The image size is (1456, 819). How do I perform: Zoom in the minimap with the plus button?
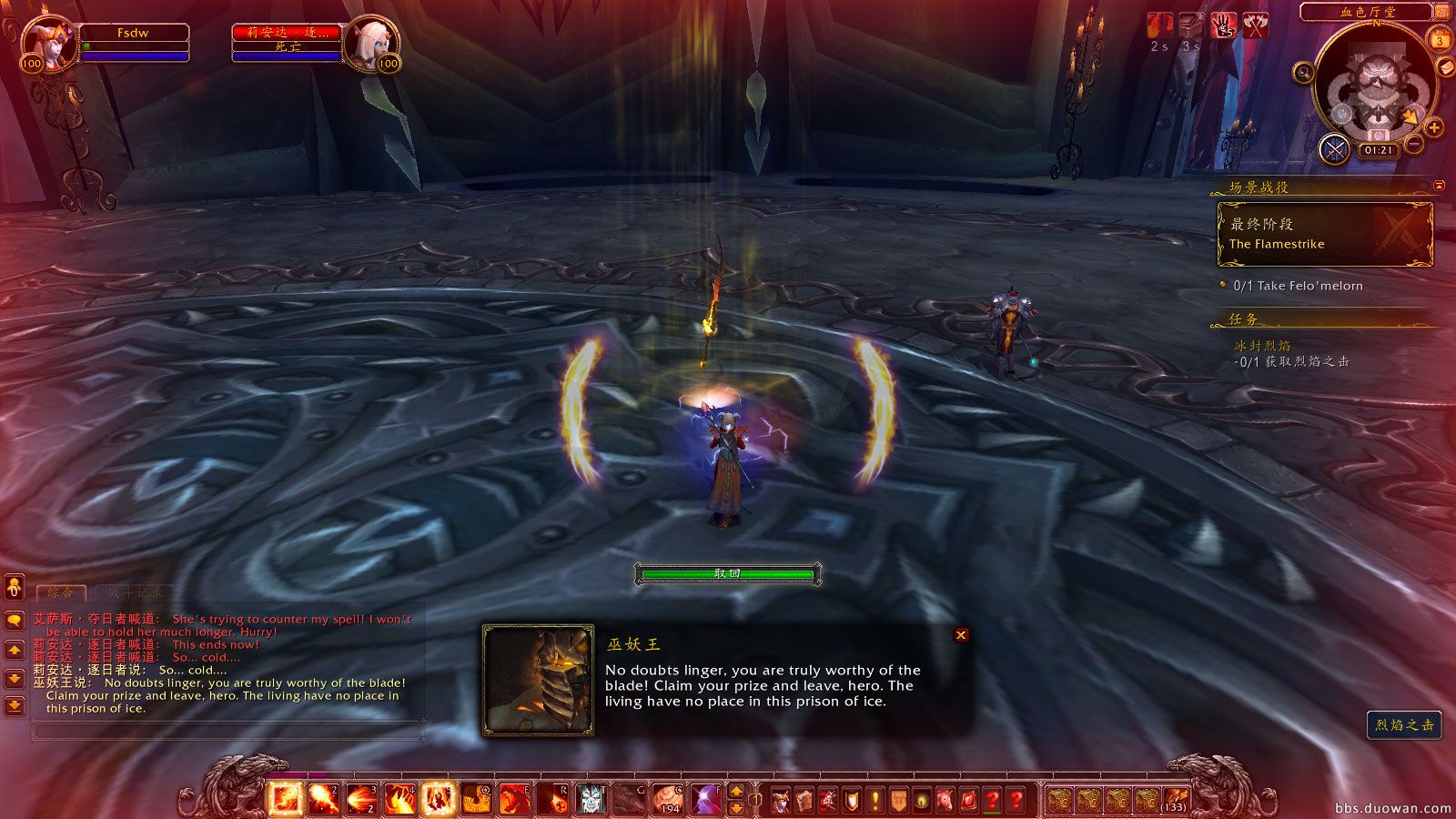click(1434, 127)
